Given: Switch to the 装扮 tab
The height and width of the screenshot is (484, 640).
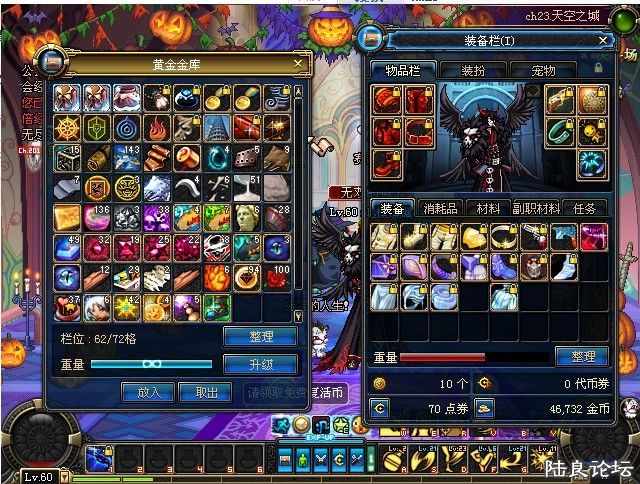Looking at the screenshot, I should (x=473, y=71).
